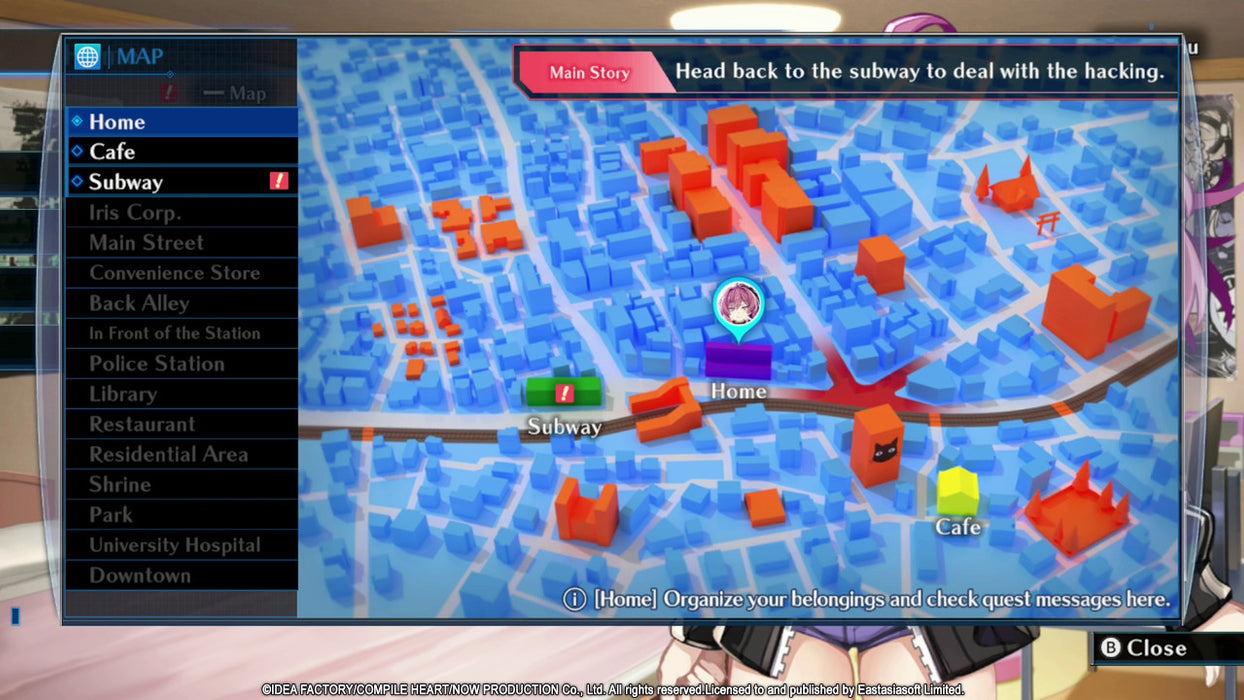Click the yellow Cafe building on the map

tap(957, 491)
